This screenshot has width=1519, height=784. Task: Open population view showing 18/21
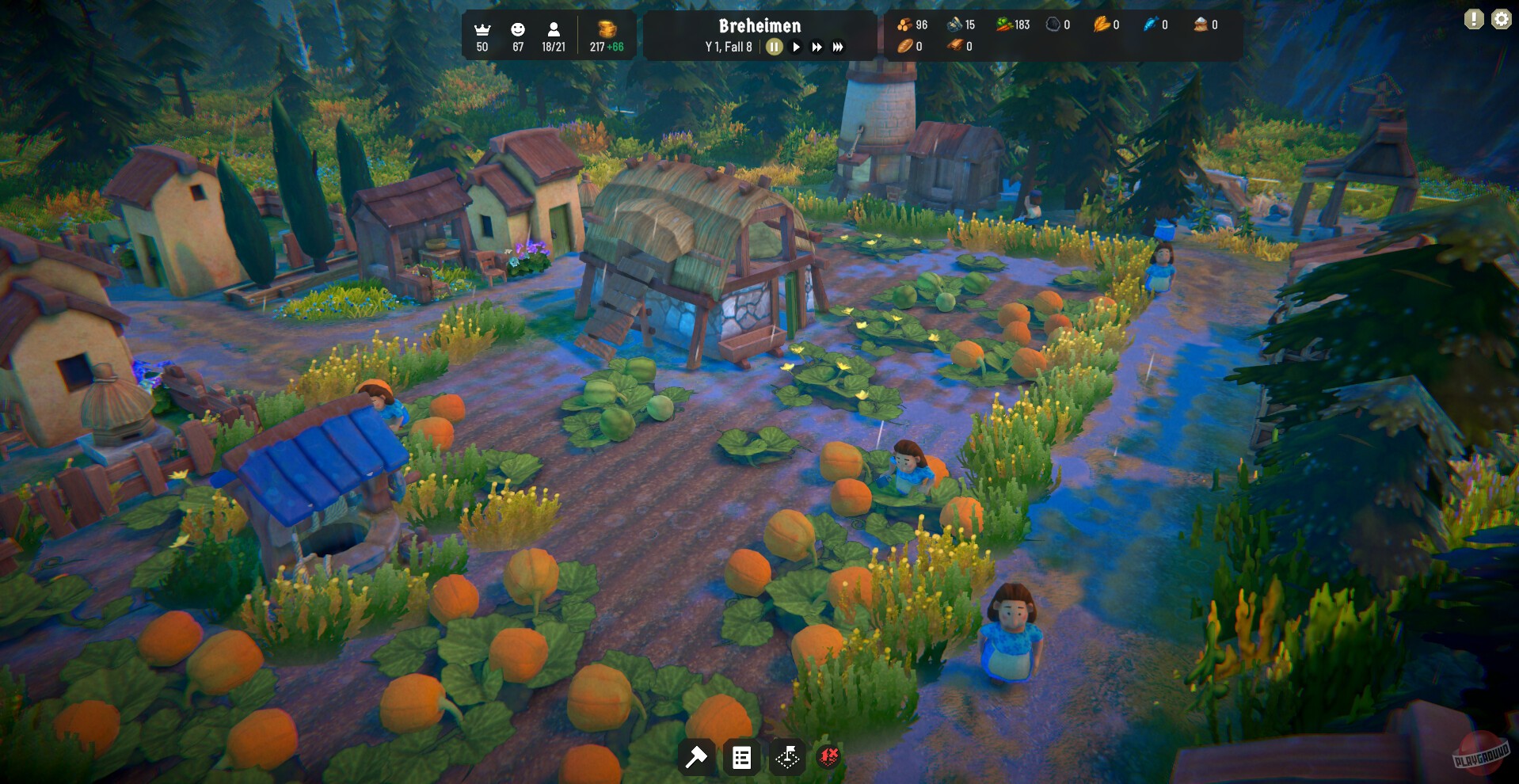(x=552, y=35)
